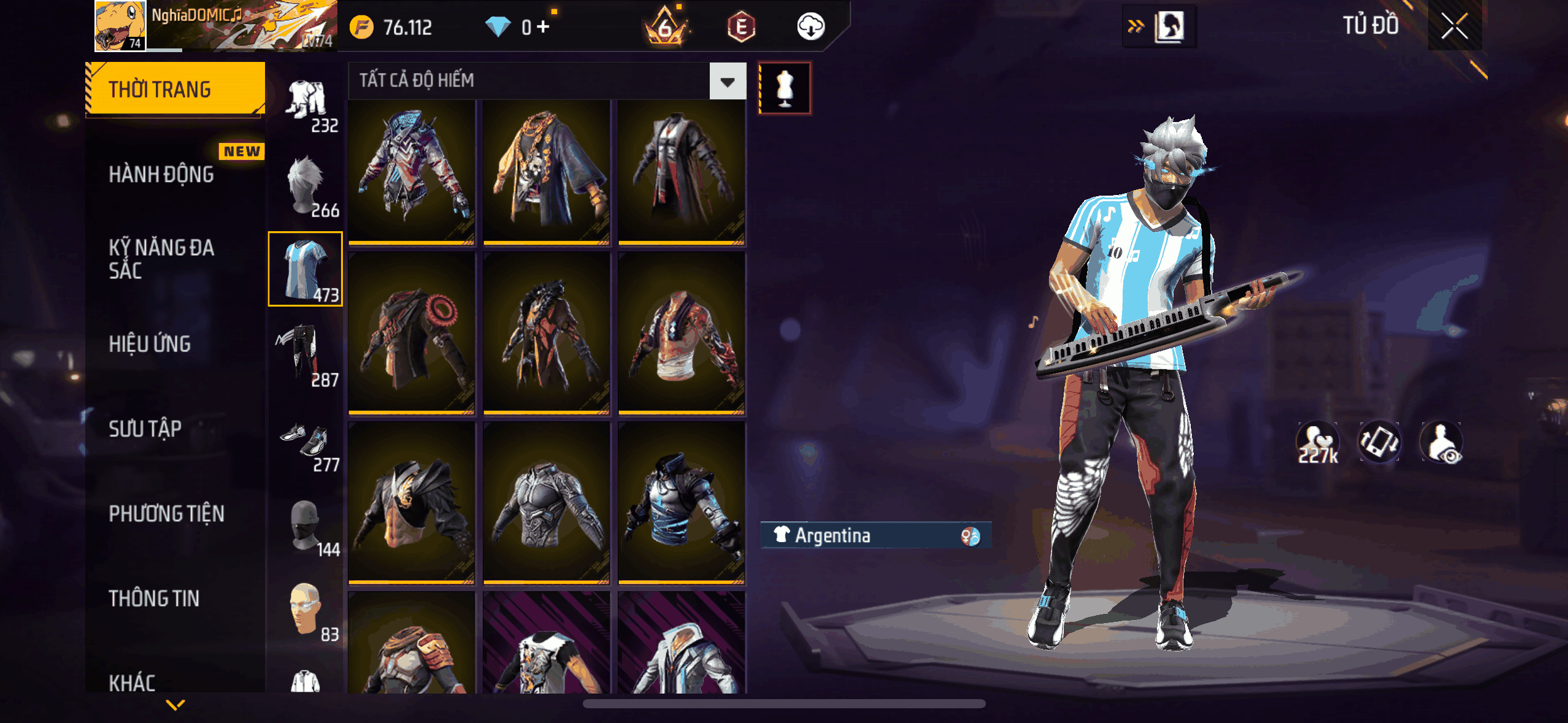Toggle the character view eye icon
Viewport: 1568px width, 723px height.
(1442, 442)
